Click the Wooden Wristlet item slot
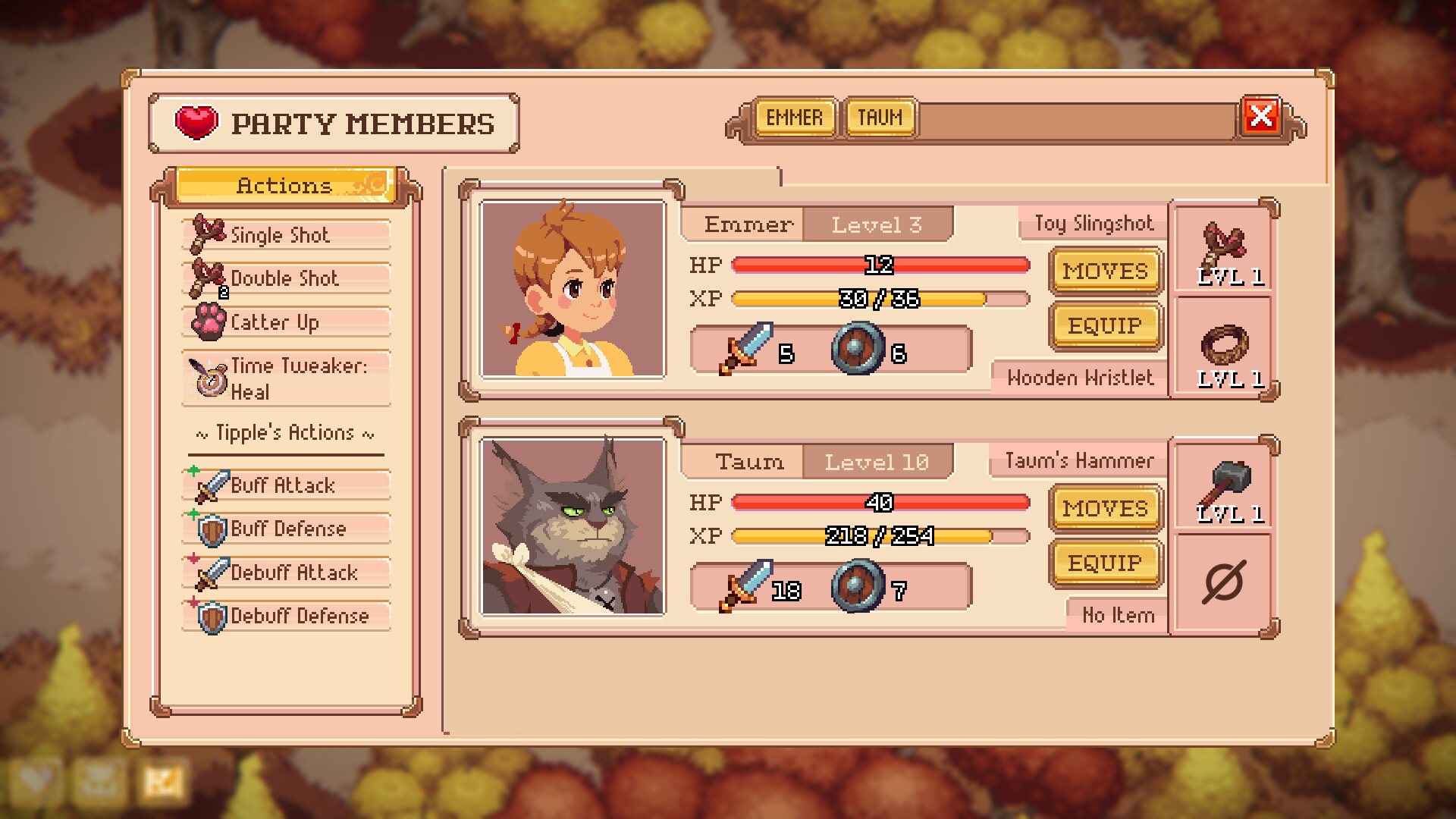Viewport: 1456px width, 819px height. pos(1223,349)
